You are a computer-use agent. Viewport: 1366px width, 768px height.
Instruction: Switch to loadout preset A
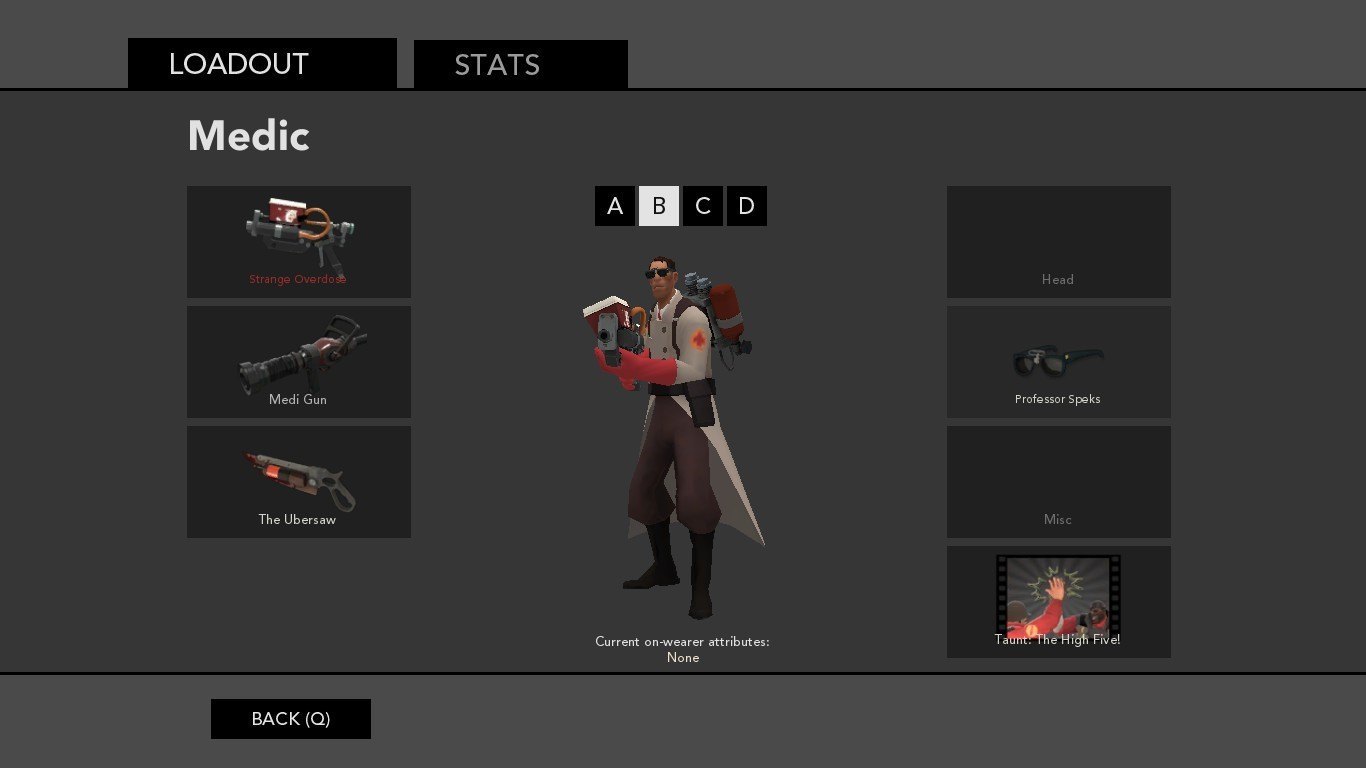pos(615,206)
